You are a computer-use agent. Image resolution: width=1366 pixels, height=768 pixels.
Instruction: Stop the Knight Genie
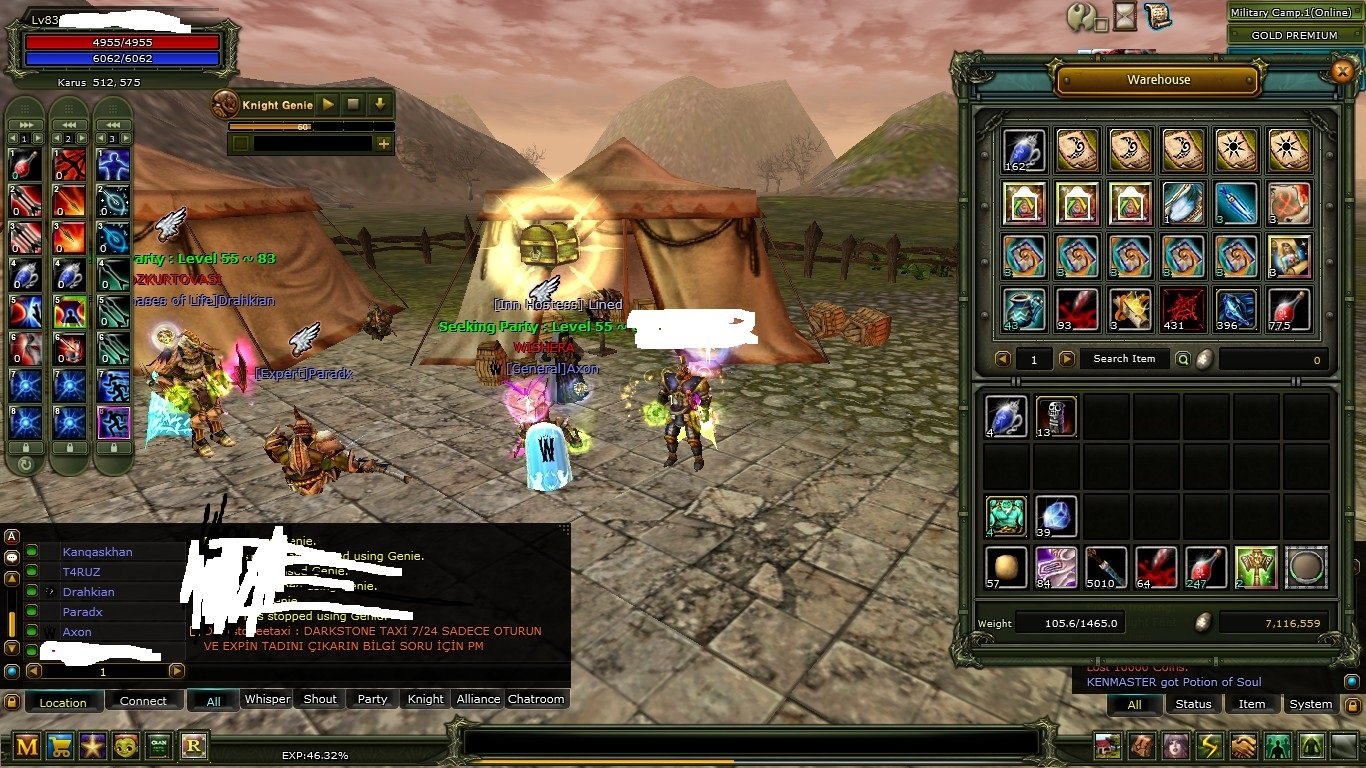[x=353, y=104]
